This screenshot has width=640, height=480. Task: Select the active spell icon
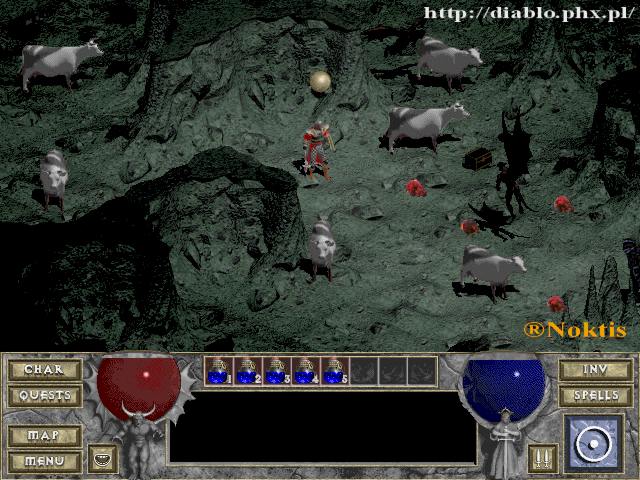pyautogui.click(x=594, y=443)
